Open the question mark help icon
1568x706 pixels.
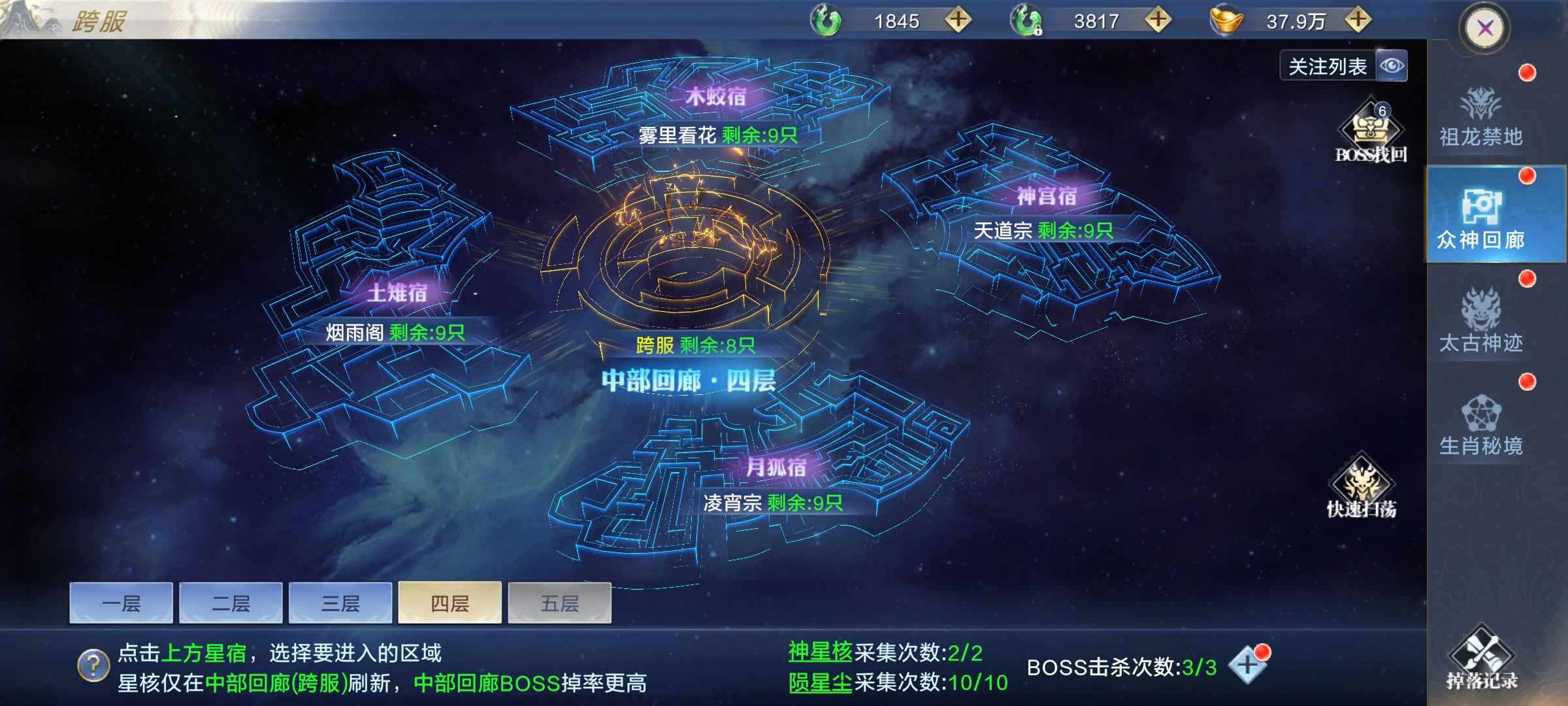click(93, 665)
